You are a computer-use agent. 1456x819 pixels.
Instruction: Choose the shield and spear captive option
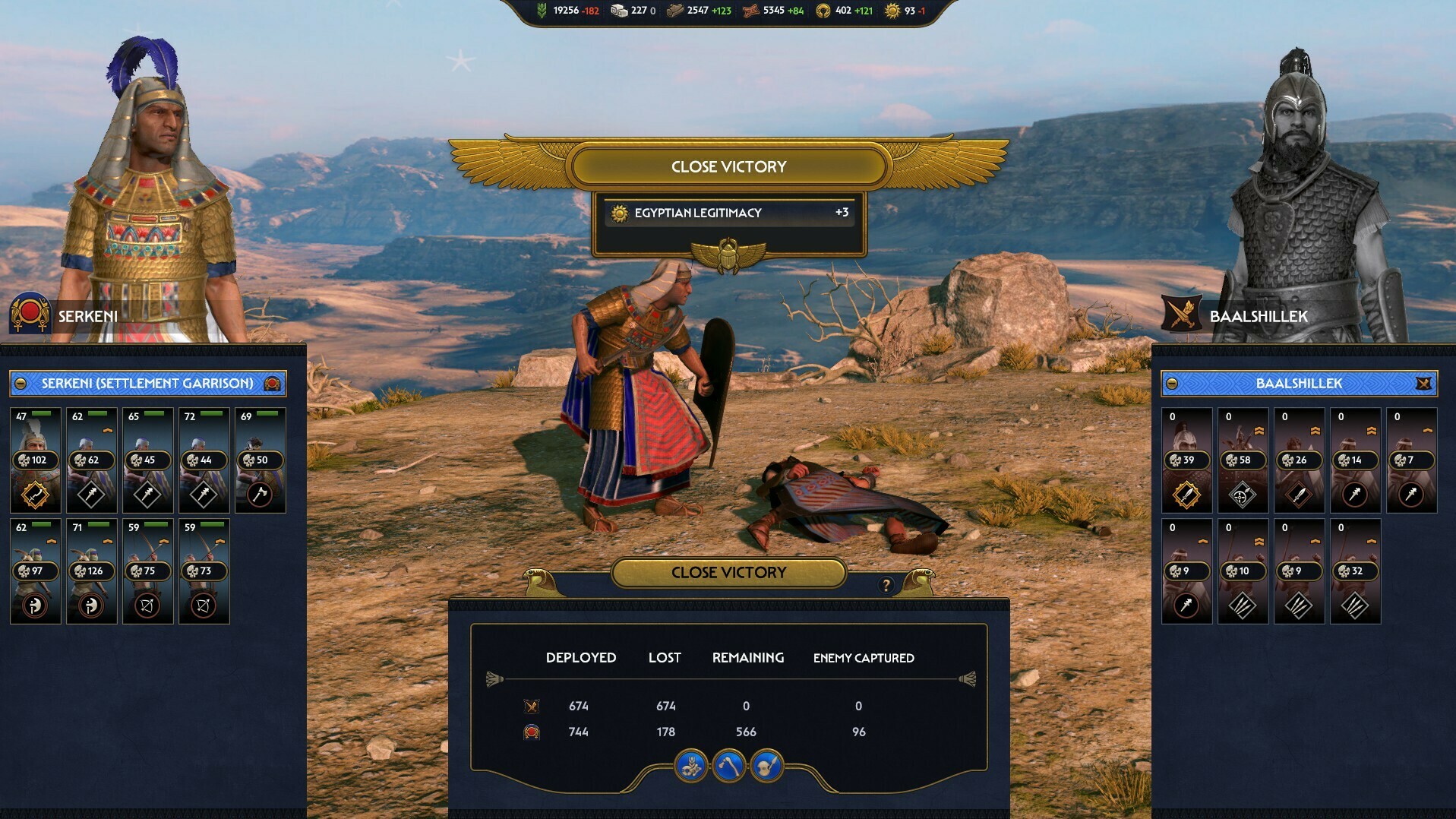tap(766, 766)
